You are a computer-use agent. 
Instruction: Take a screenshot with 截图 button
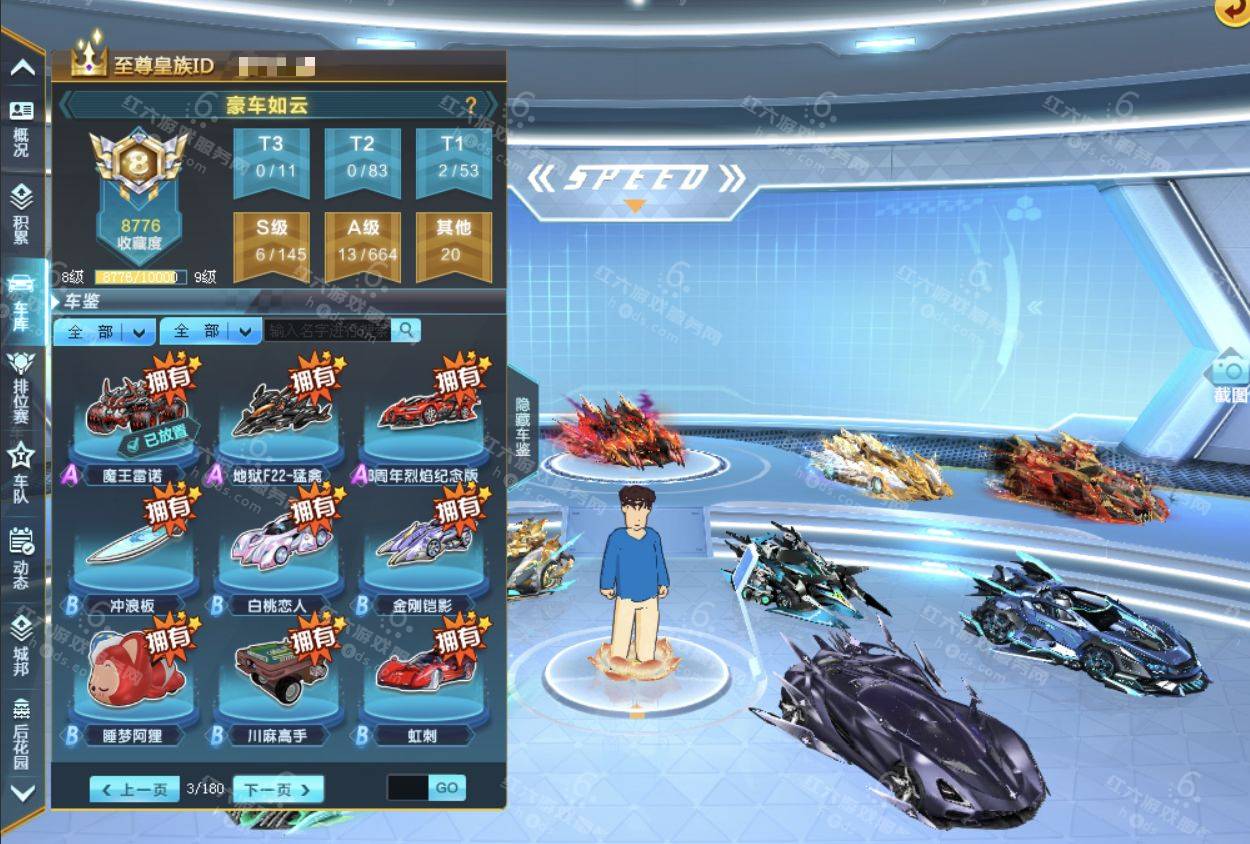(1231, 379)
